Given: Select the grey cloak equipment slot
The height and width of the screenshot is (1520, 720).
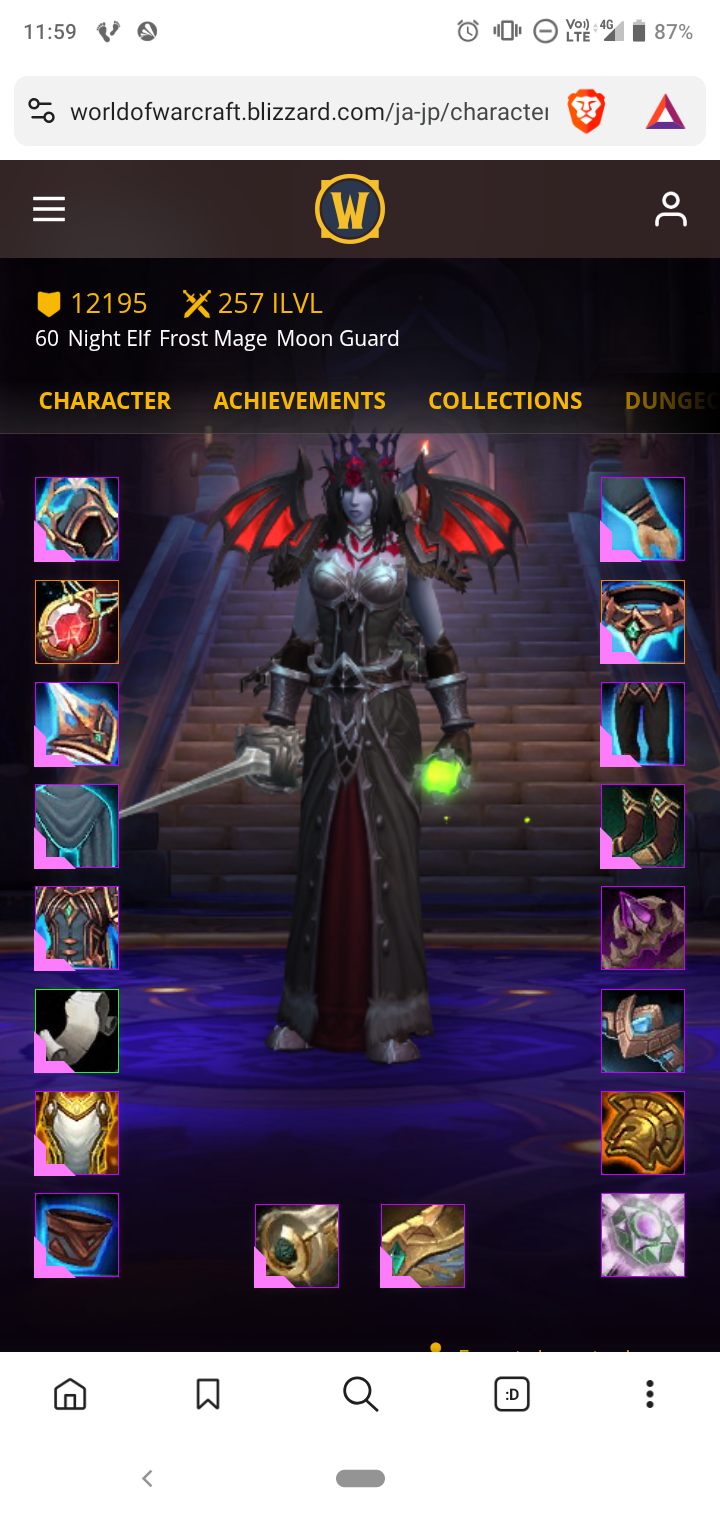Looking at the screenshot, I should (x=77, y=826).
